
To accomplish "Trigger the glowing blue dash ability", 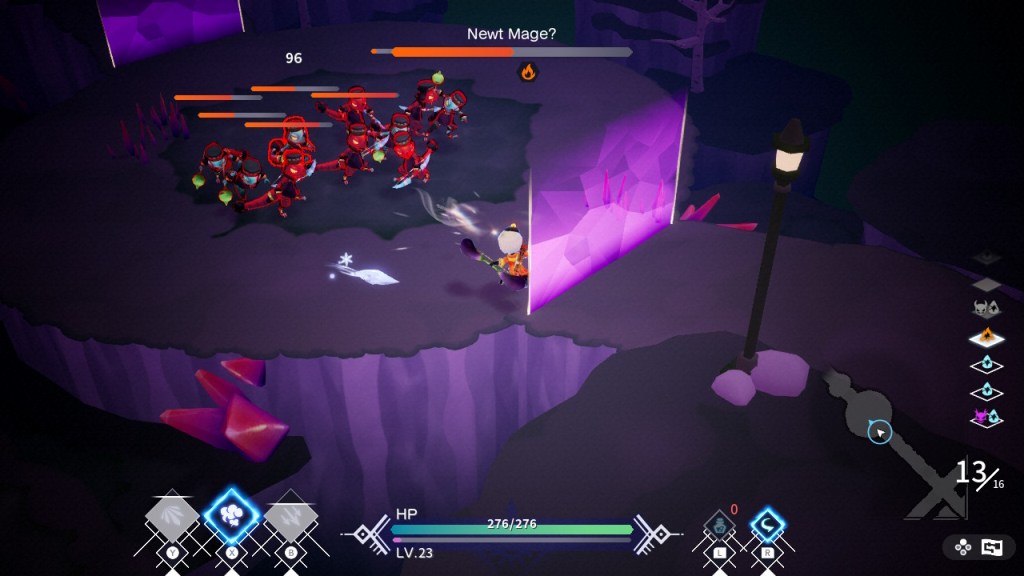I will [768, 525].
